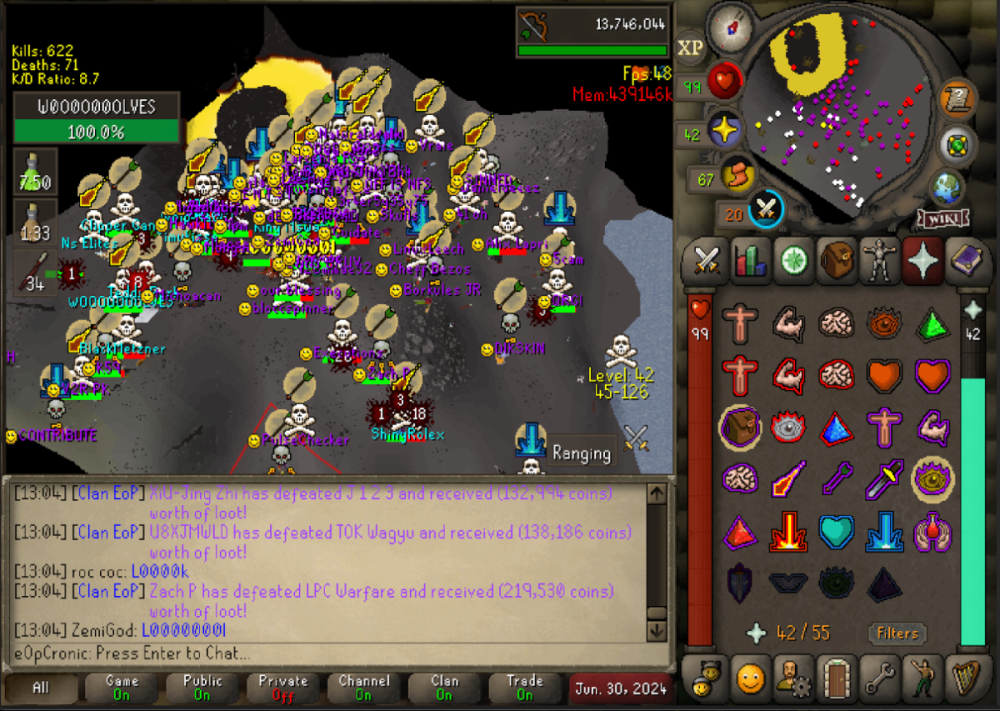Click the Filters button in the prayer panel
Screen dimensions: 1000x711
click(897, 633)
